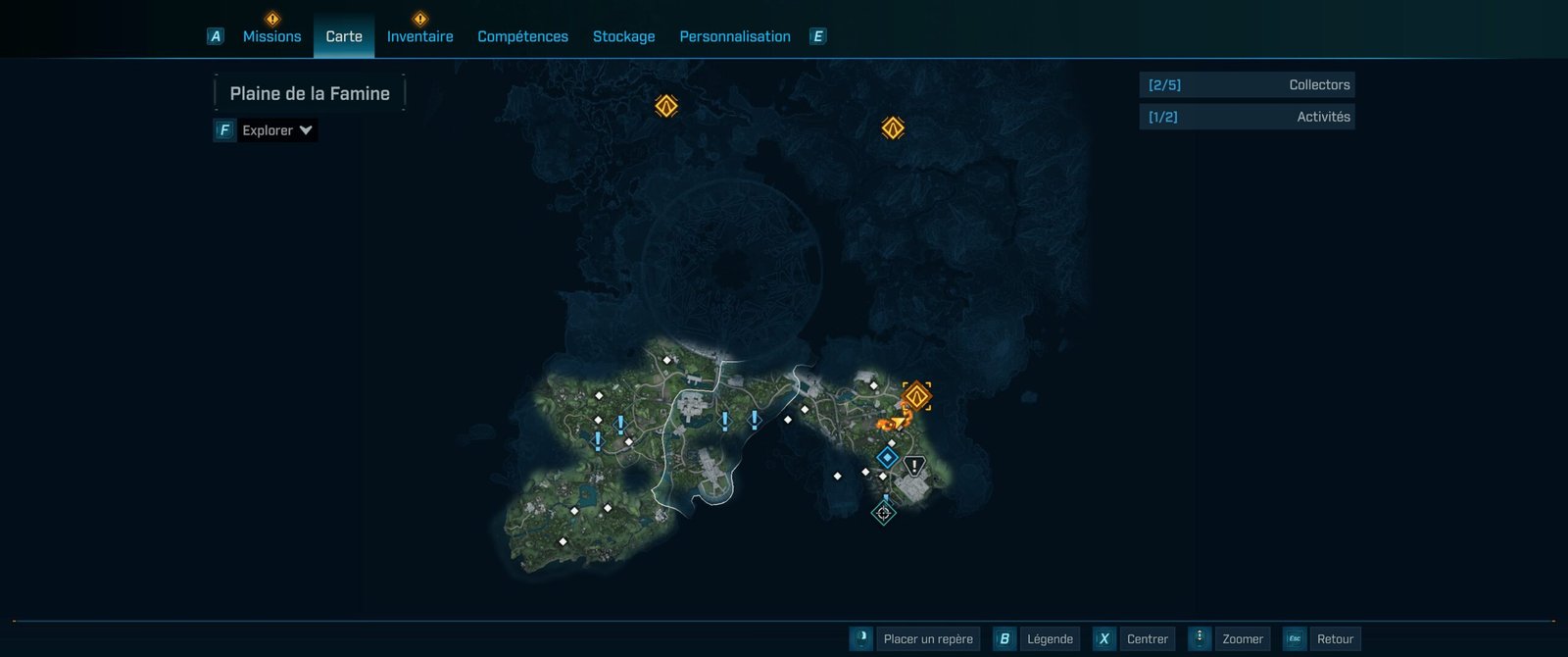
Task: Go to the Compétences tab
Action: 522,36
